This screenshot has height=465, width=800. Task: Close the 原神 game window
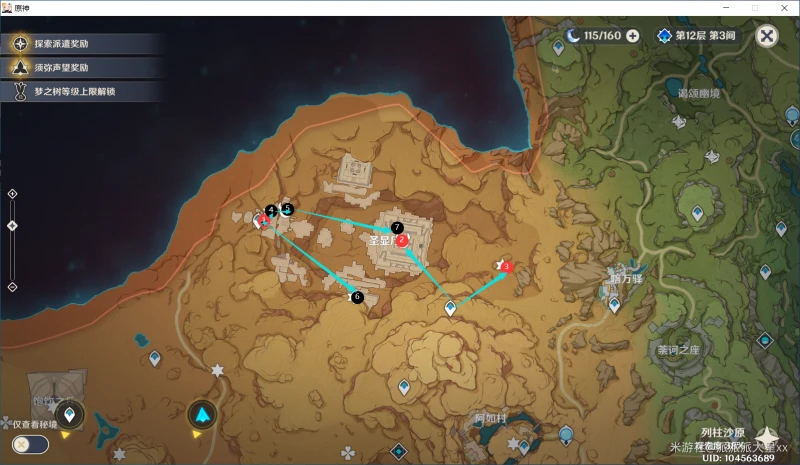[x=783, y=7]
